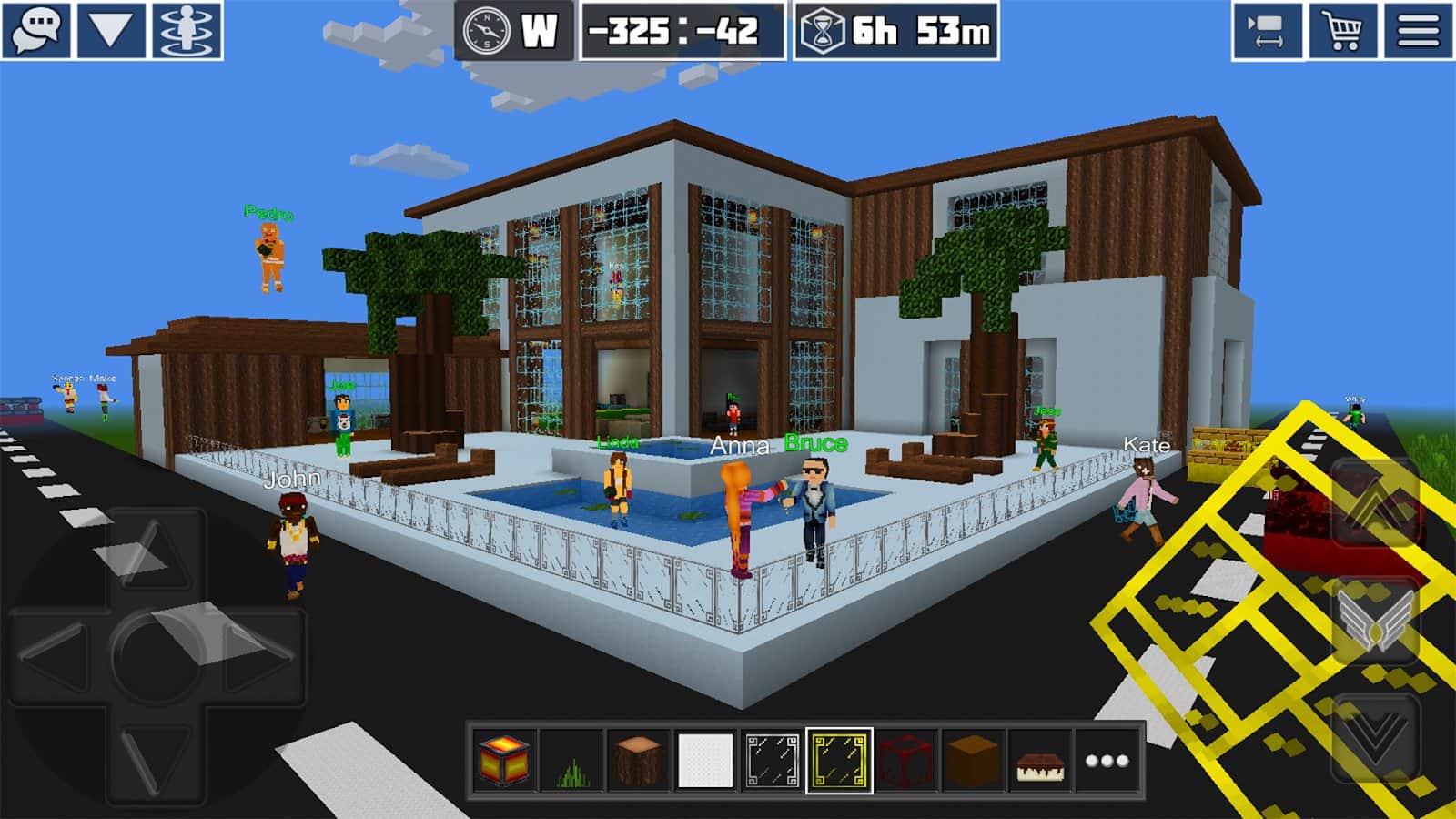Choose the wood log block slot
The width and height of the screenshot is (1456, 819).
(638, 761)
